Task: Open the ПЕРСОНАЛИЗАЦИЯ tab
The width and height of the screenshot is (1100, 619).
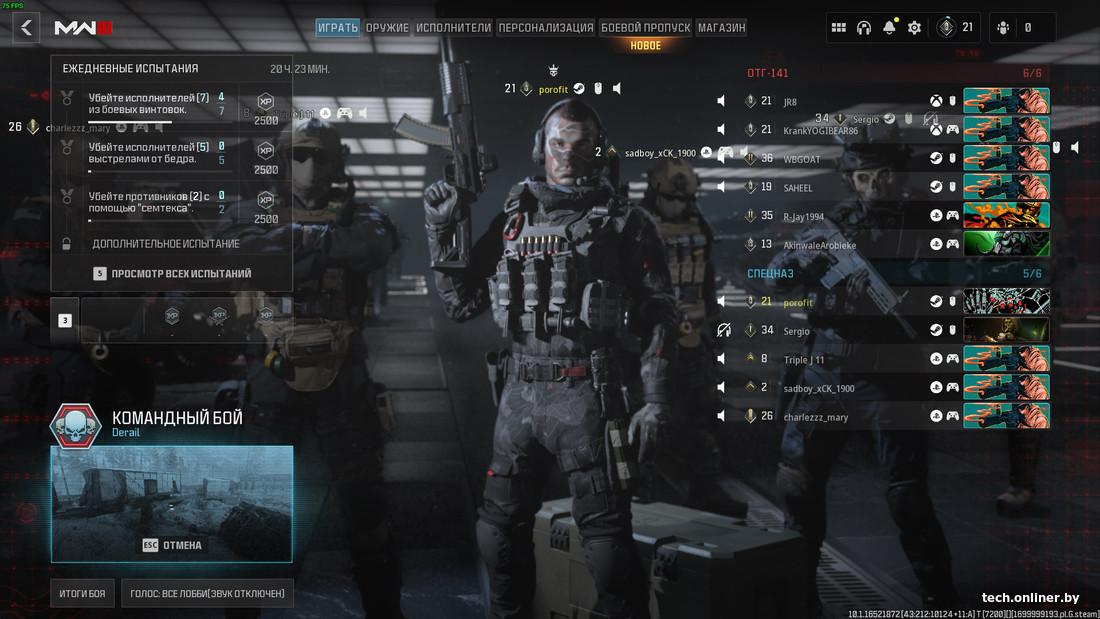Action: point(546,28)
